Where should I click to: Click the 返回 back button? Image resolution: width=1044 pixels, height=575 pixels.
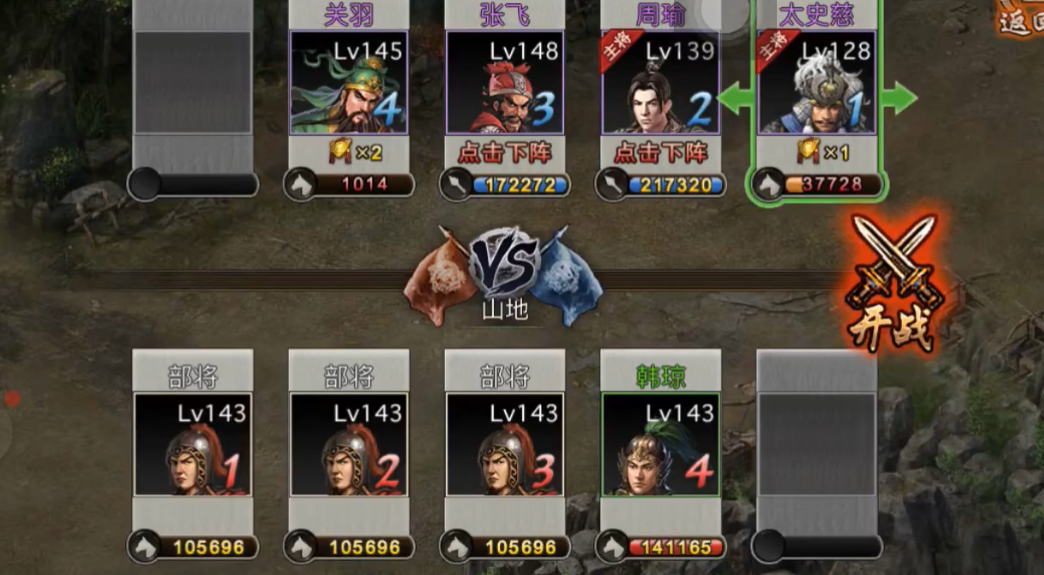tap(1020, 20)
